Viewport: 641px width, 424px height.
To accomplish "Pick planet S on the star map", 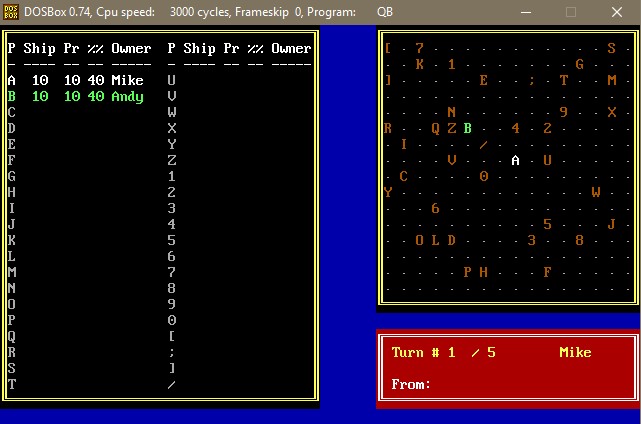I will coord(611,48).
